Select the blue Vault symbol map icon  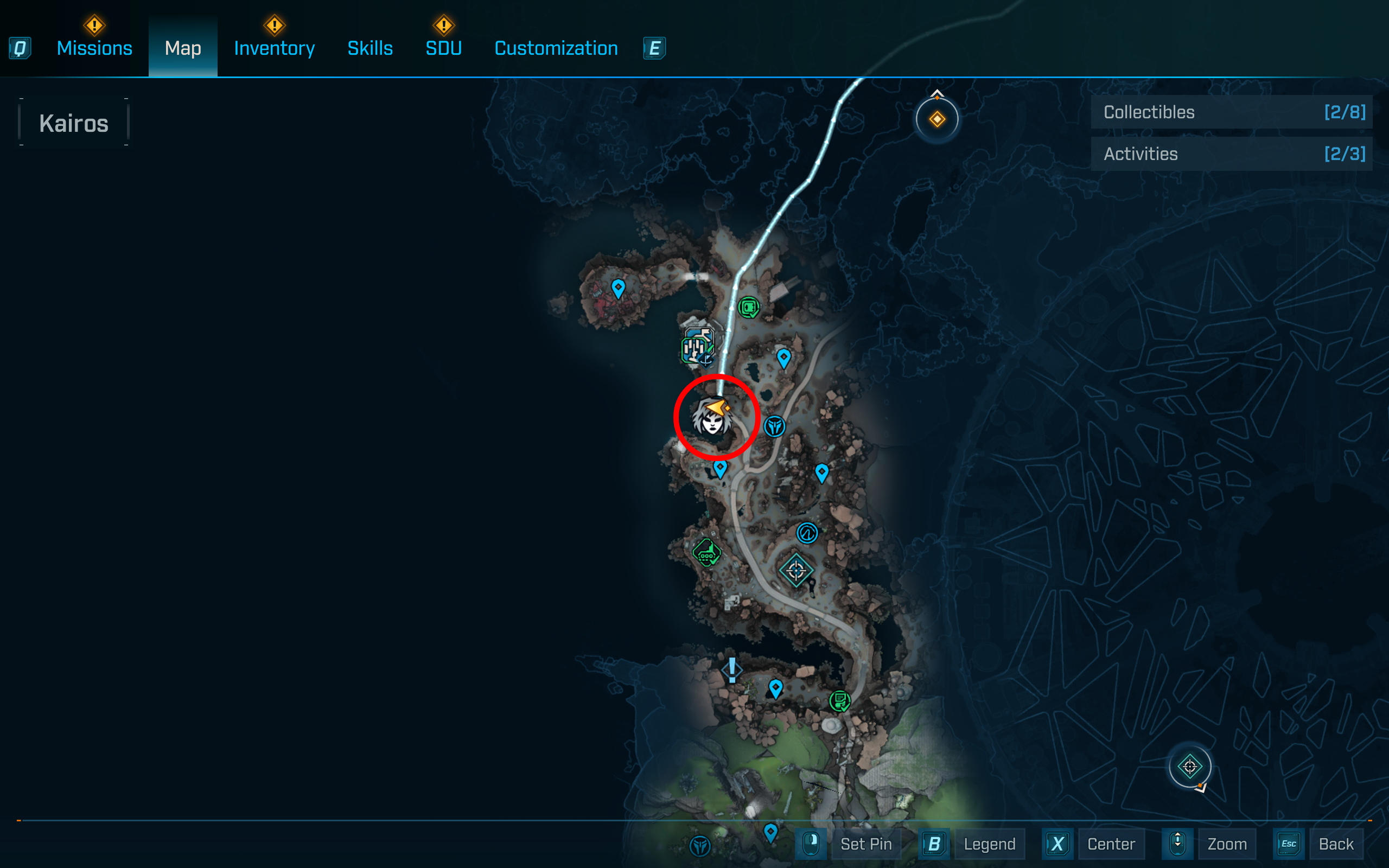[x=807, y=532]
